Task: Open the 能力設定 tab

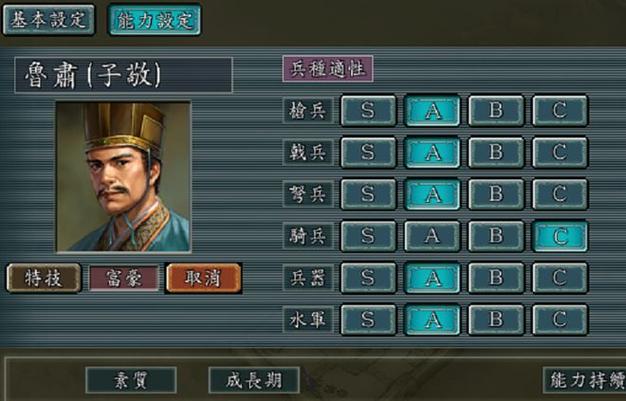Action: pos(154,20)
